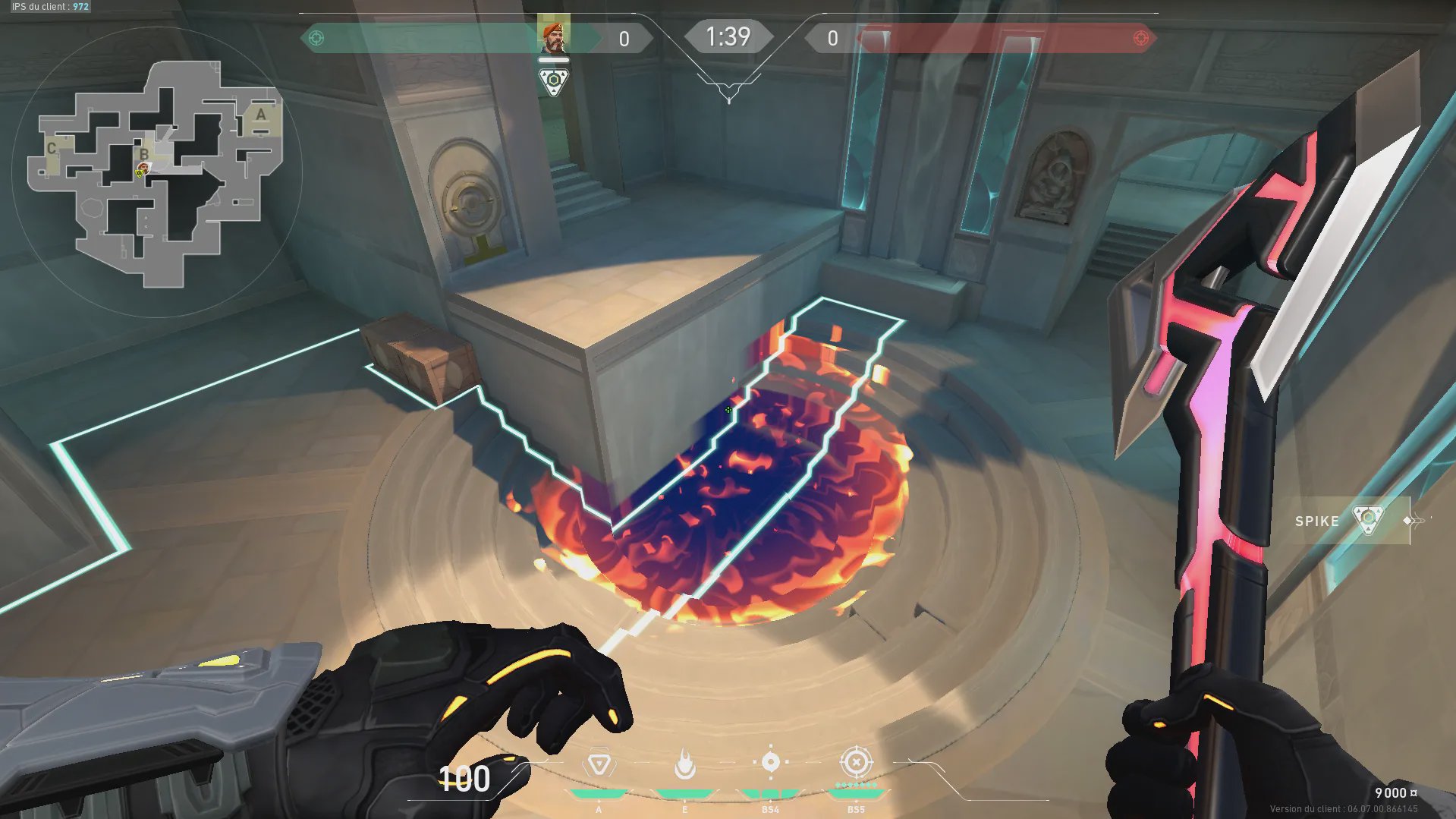Select the Stim Beacon ability icon
The width and height of the screenshot is (1456, 819).
click(599, 764)
